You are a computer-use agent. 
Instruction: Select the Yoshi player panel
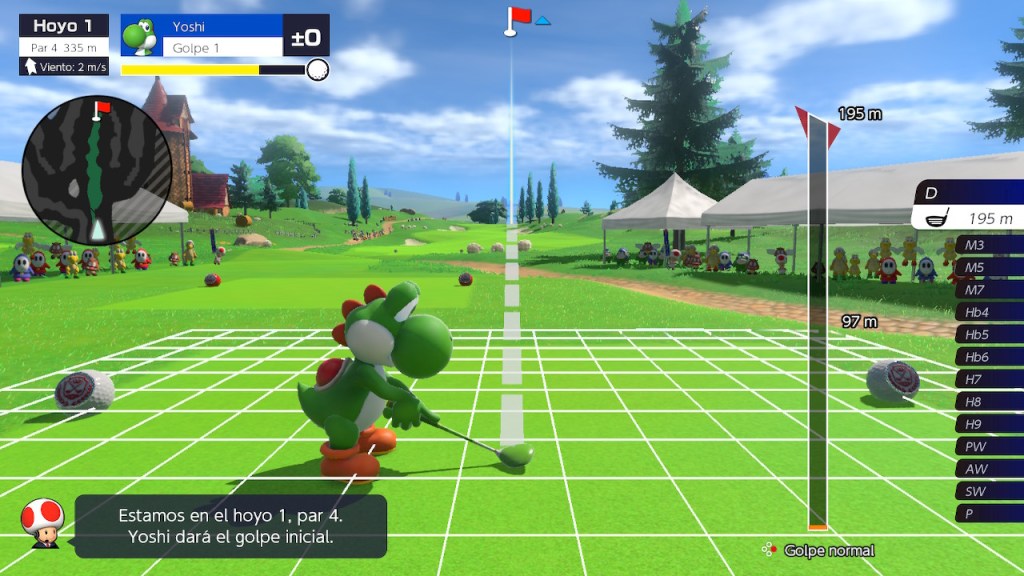pyautogui.click(x=224, y=36)
